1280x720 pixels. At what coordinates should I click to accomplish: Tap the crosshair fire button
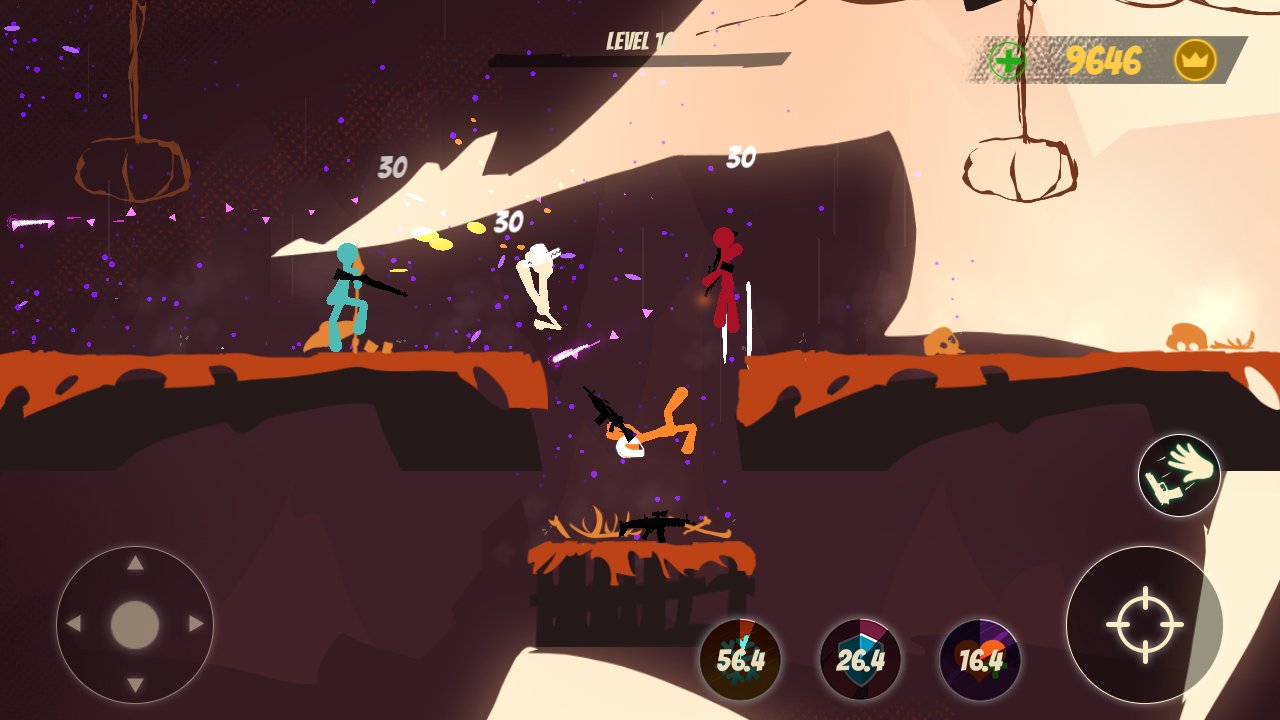pyautogui.click(x=1144, y=625)
